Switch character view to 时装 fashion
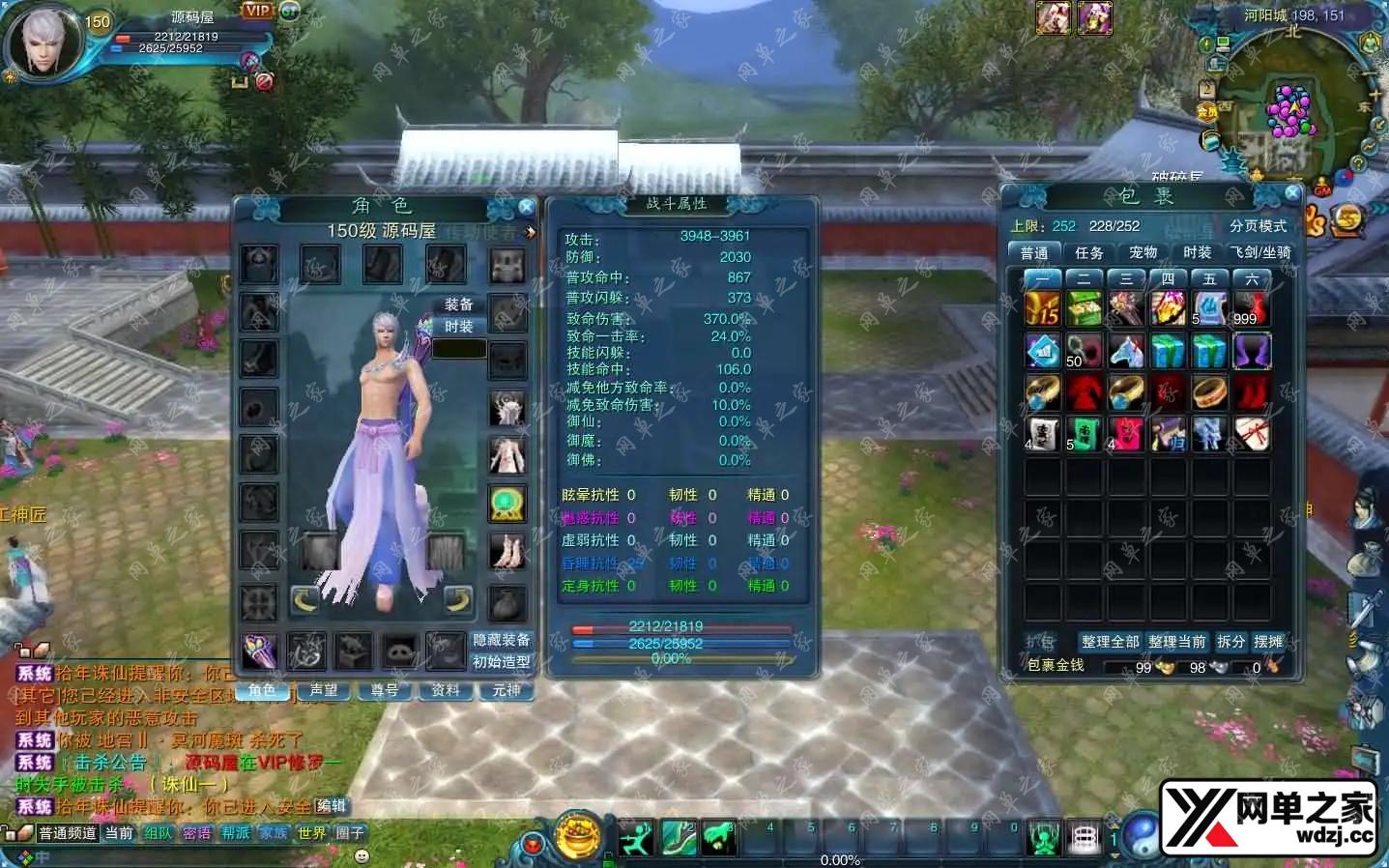The width and height of the screenshot is (1389, 868). [x=458, y=327]
